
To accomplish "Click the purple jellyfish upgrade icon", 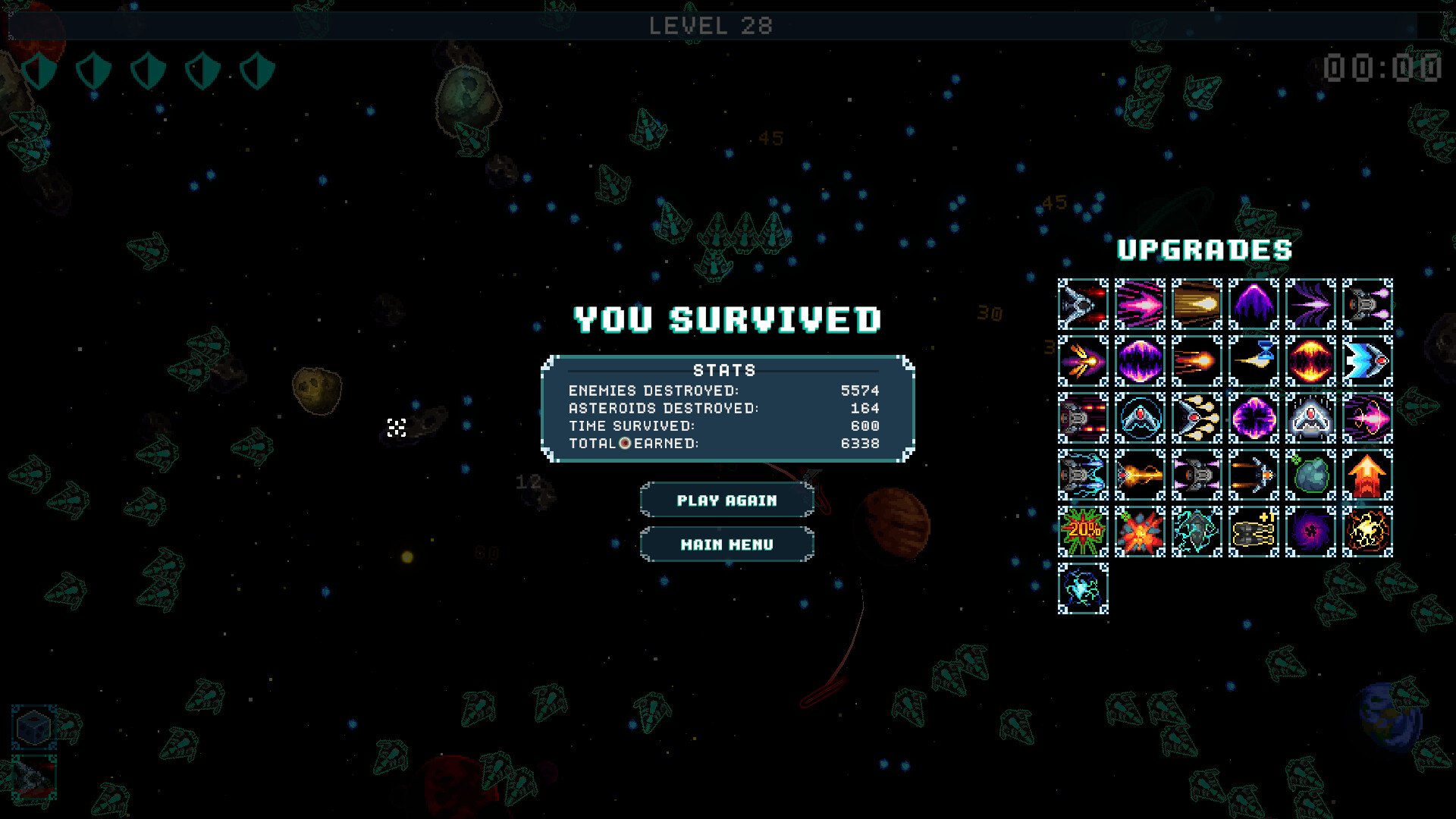I will pyautogui.click(x=1254, y=303).
